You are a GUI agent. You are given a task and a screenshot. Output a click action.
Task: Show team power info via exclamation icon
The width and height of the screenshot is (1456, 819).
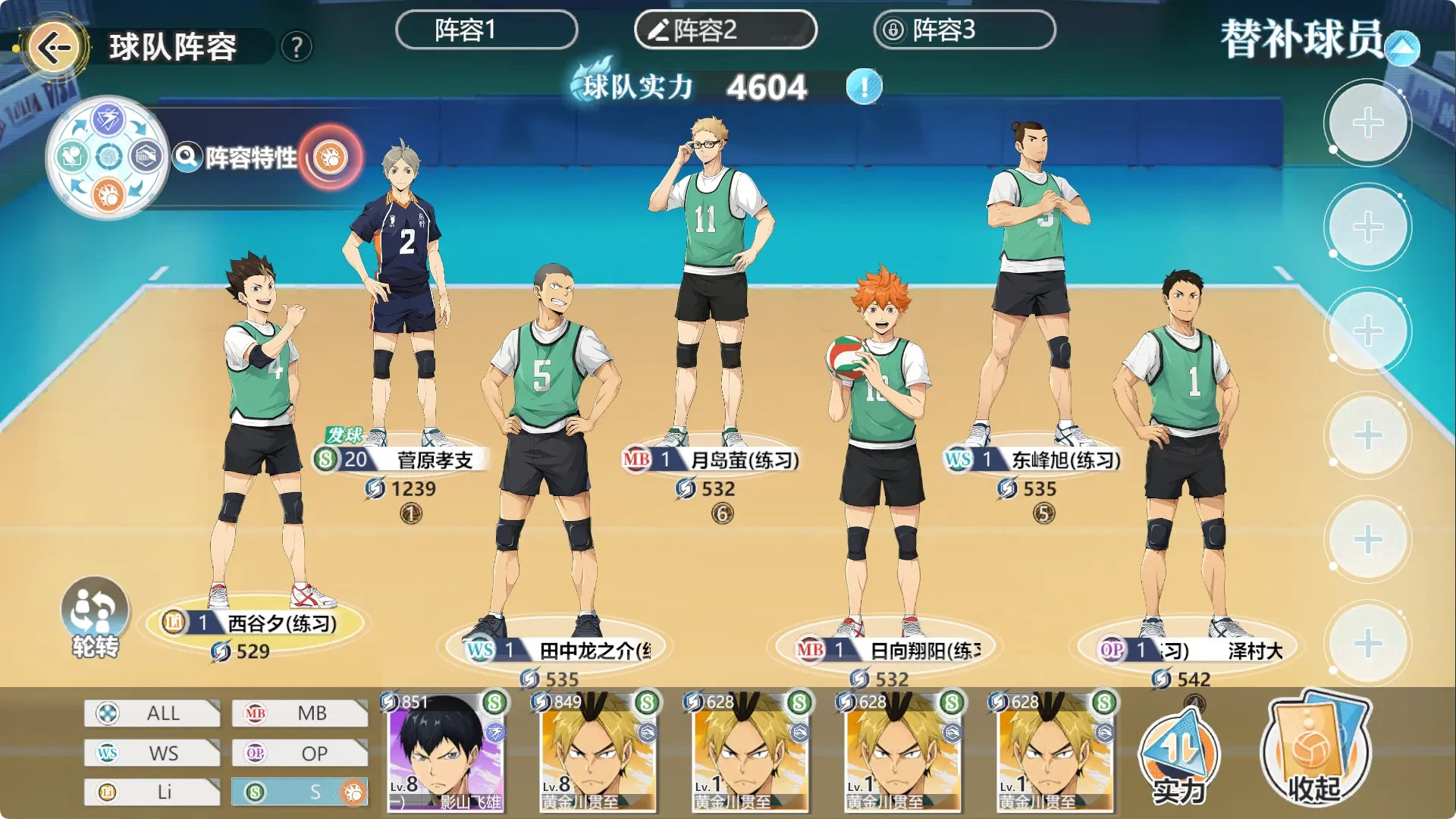coord(864,86)
